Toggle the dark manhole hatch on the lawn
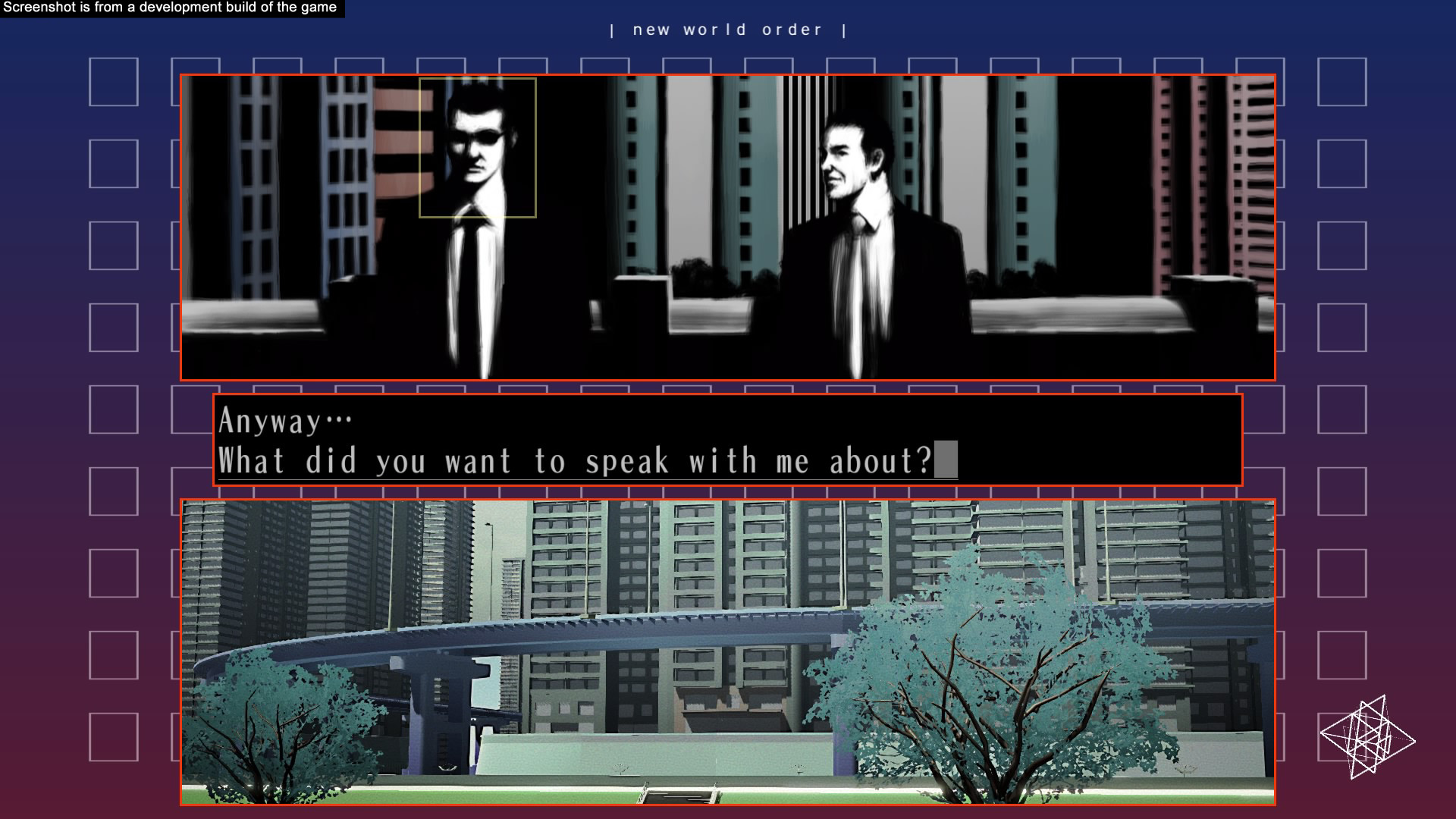Viewport: 1456px width, 819px height. (x=677, y=798)
